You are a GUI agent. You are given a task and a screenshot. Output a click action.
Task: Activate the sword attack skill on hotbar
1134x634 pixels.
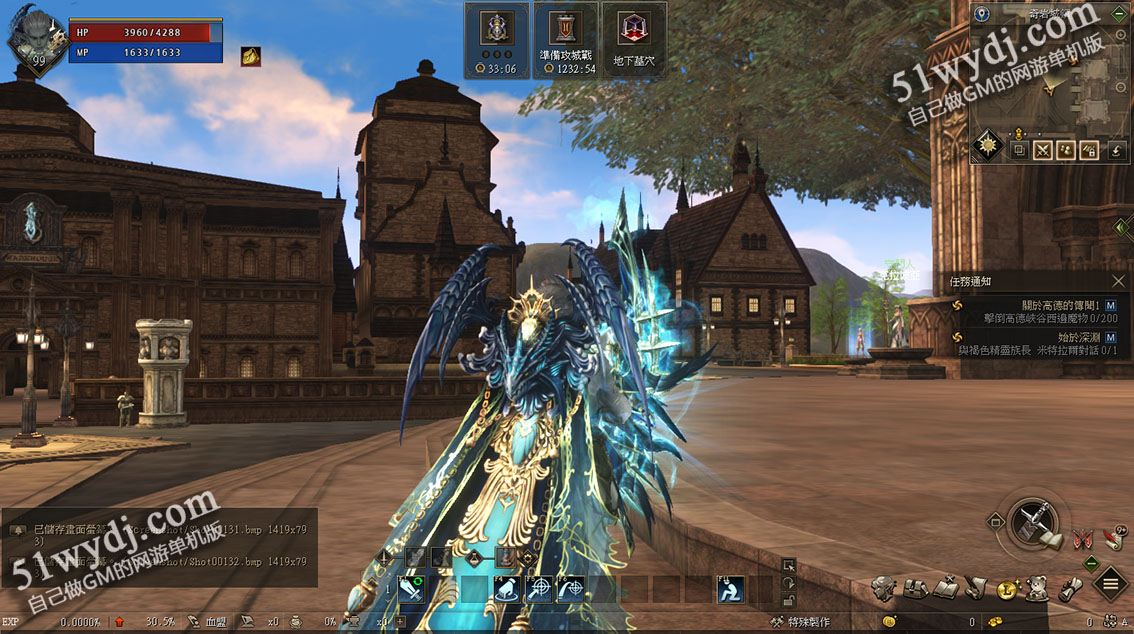412,589
